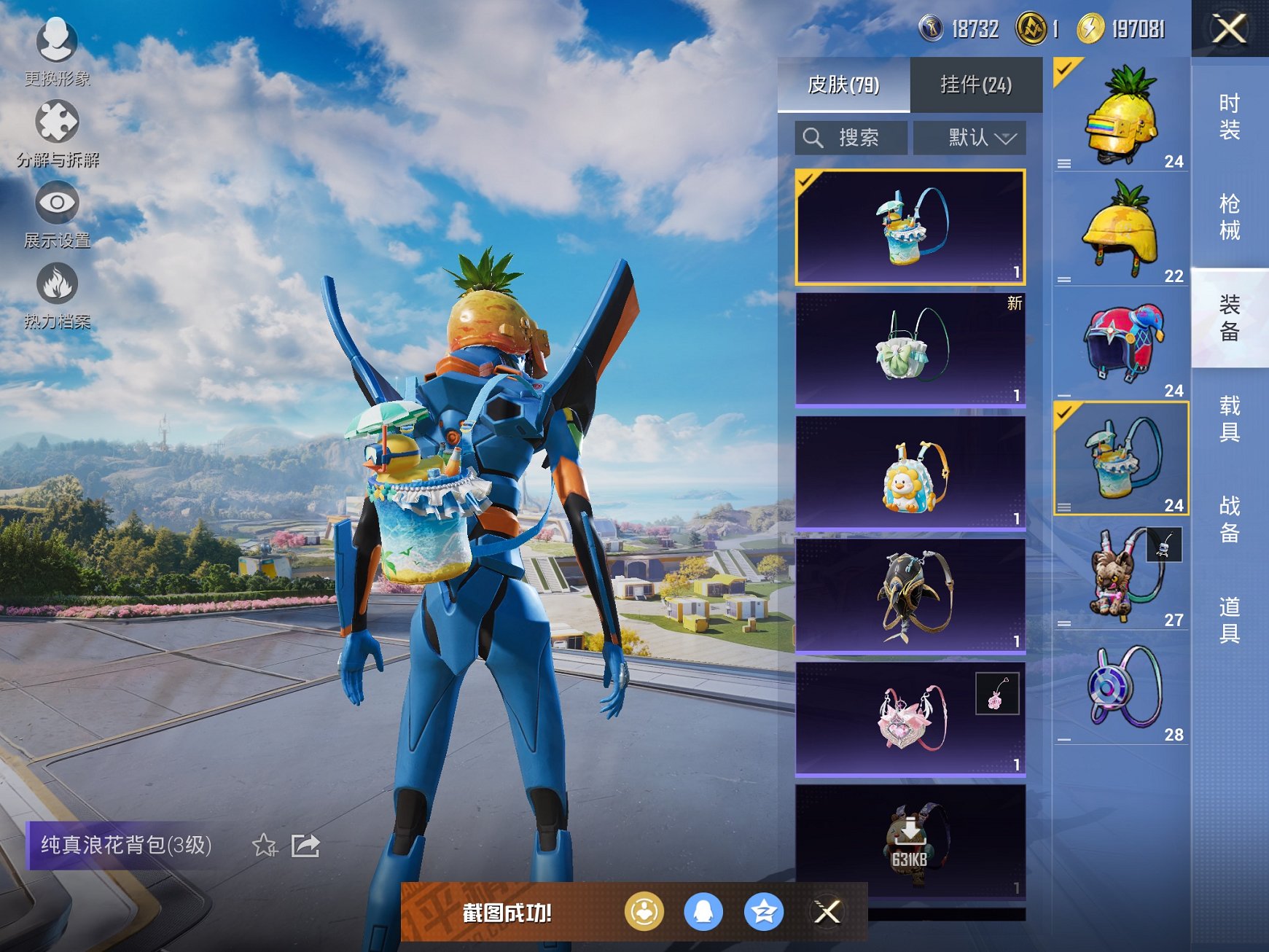Screen dimensions: 1269x952
Task: Open the 战备 category tab
Action: click(x=1229, y=519)
